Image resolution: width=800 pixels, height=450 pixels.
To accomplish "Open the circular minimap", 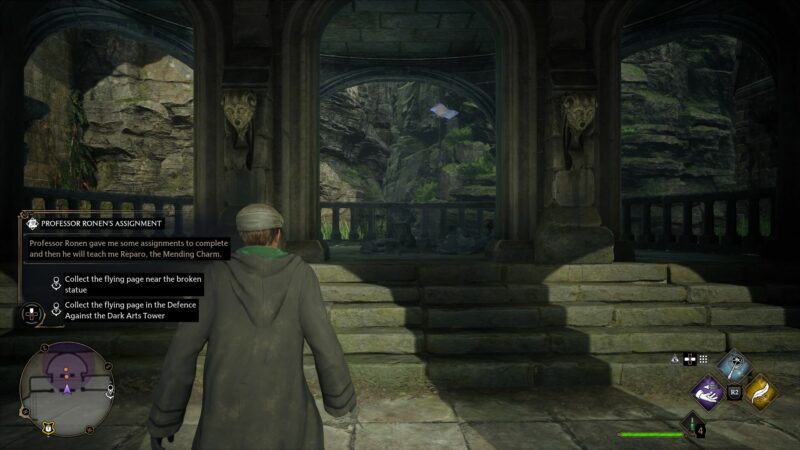I will coord(66,384).
